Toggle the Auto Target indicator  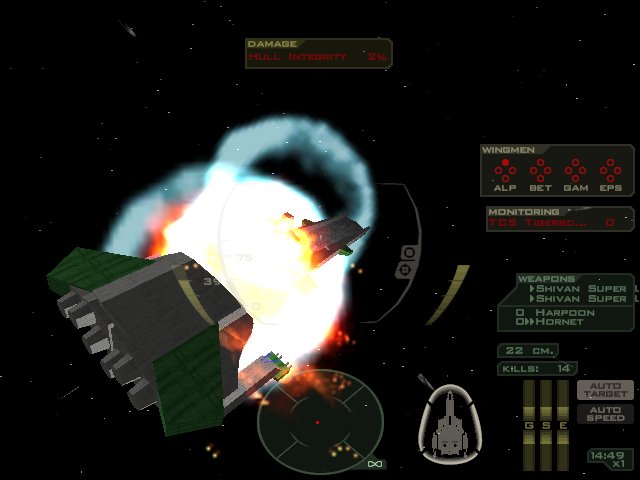[605, 389]
